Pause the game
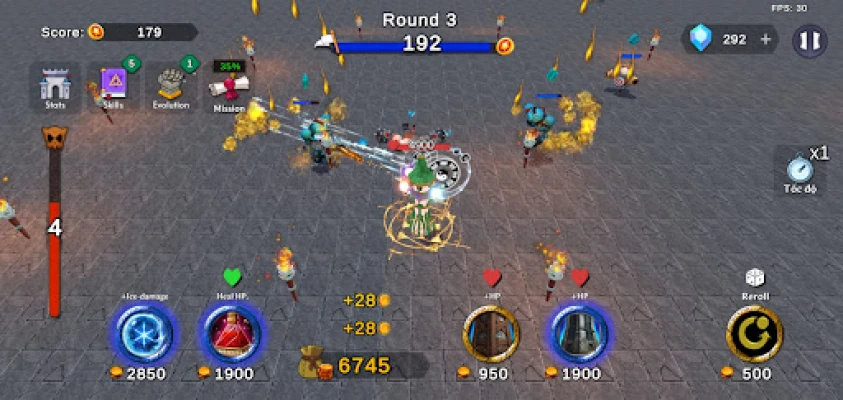 tap(810, 40)
